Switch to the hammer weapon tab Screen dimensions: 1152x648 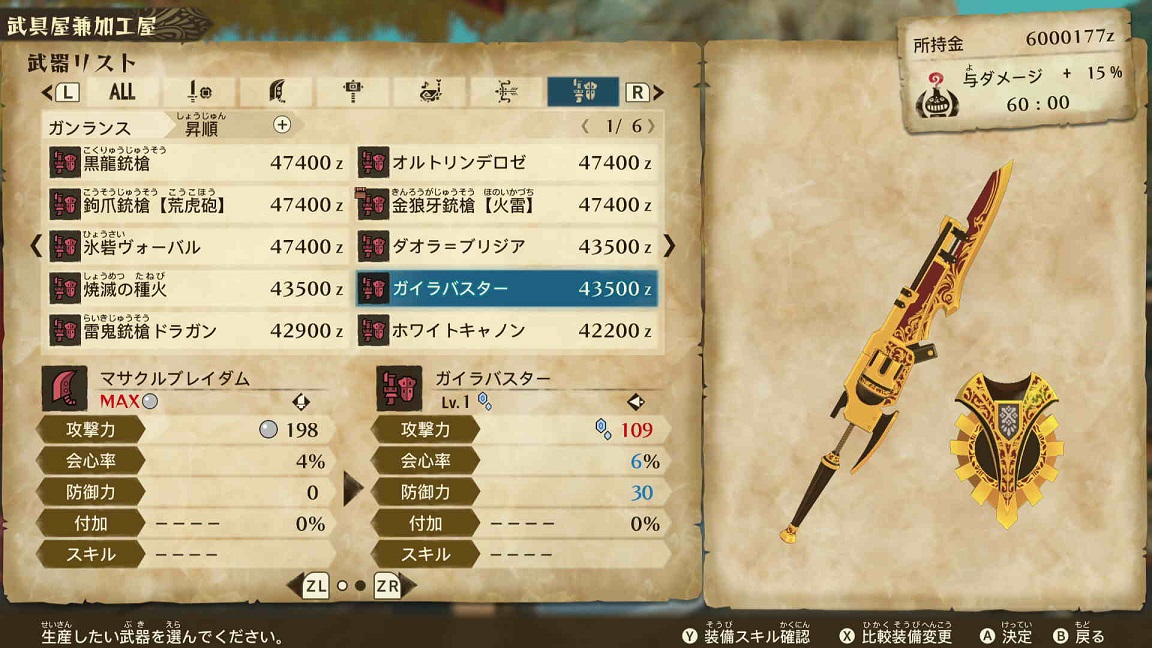point(353,92)
